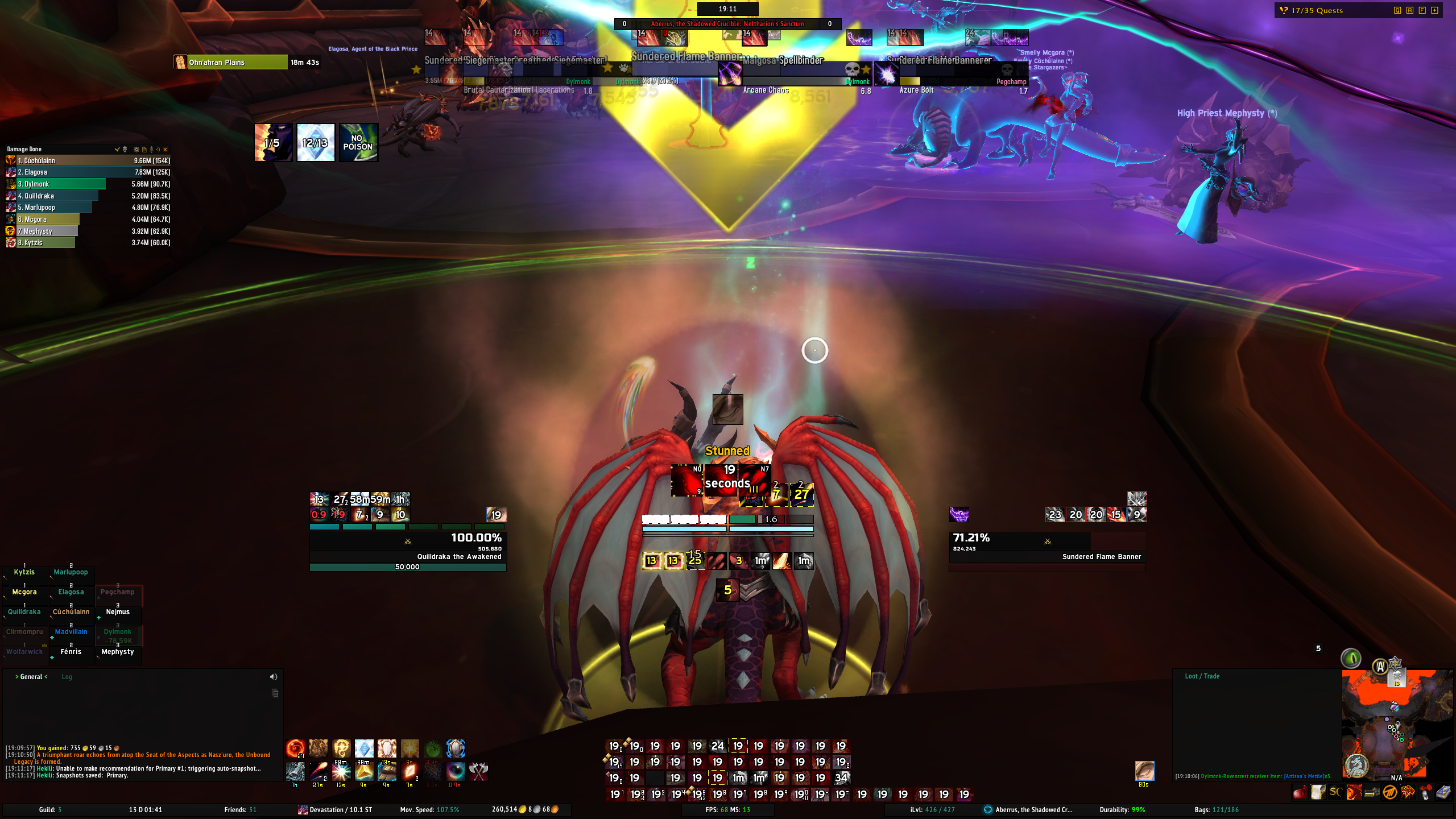Open the Bags 121/186 data text
The height and width of the screenshot is (819, 1456).
point(1216,810)
